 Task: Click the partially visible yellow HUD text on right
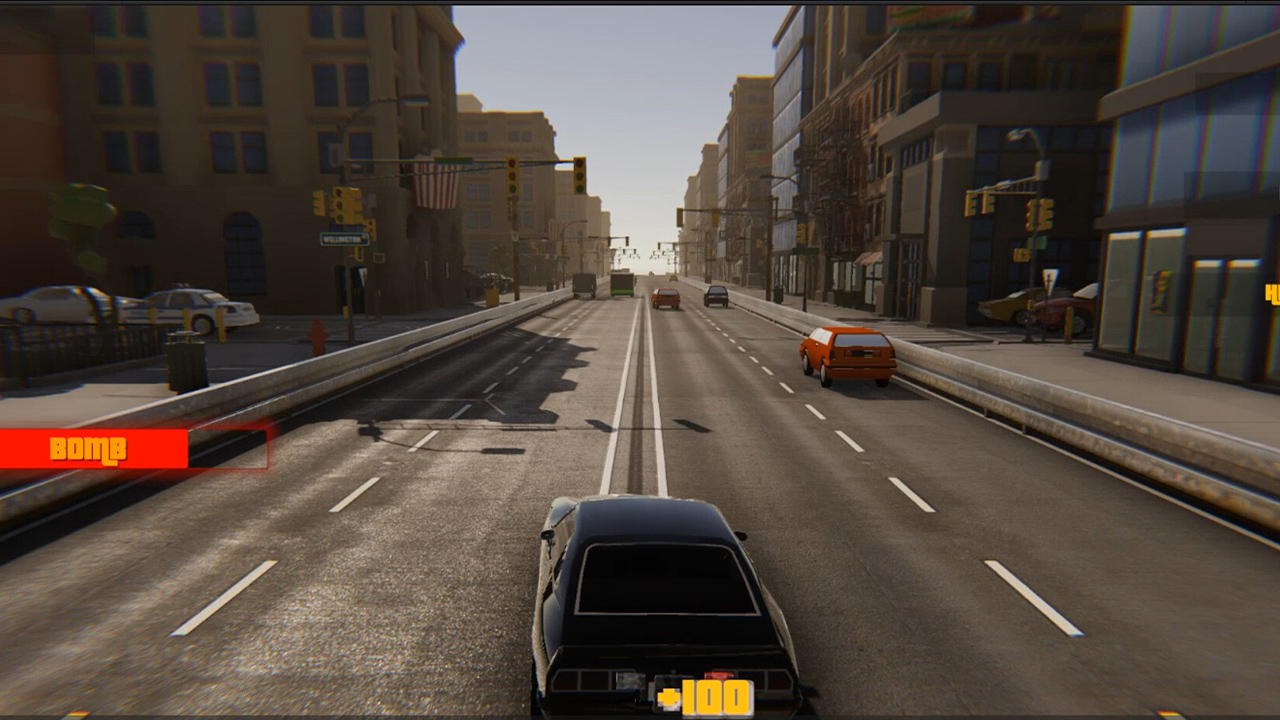(1270, 292)
